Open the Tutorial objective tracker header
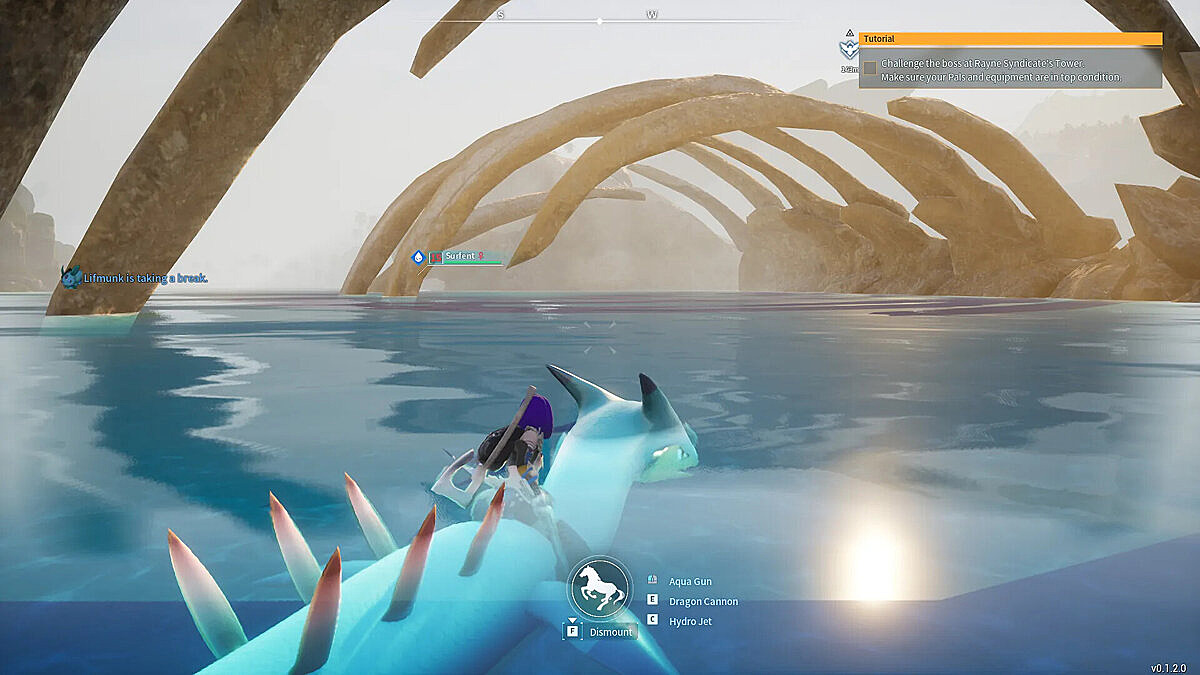The image size is (1200, 675). [x=1010, y=39]
